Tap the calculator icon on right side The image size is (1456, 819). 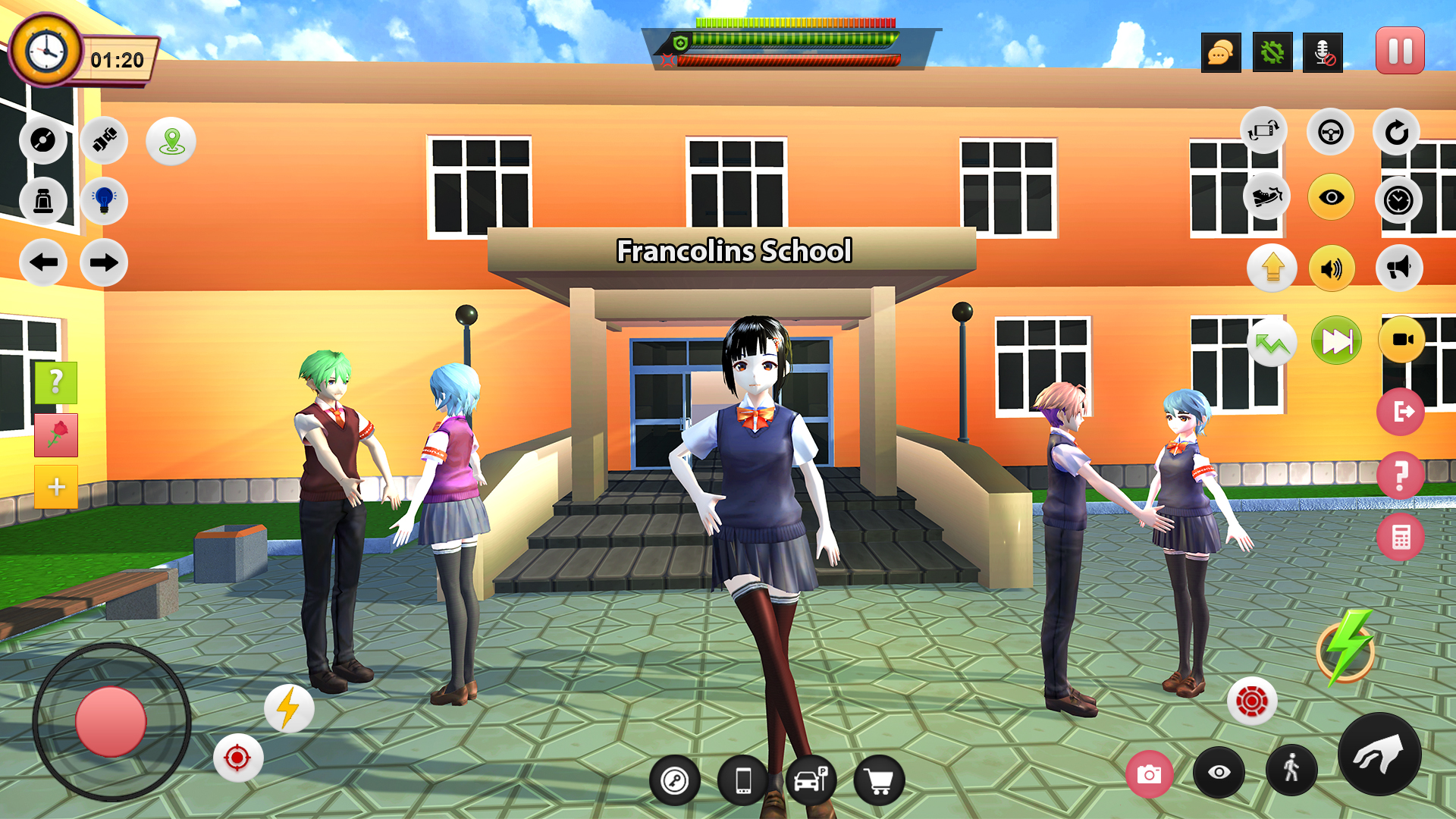click(1401, 536)
